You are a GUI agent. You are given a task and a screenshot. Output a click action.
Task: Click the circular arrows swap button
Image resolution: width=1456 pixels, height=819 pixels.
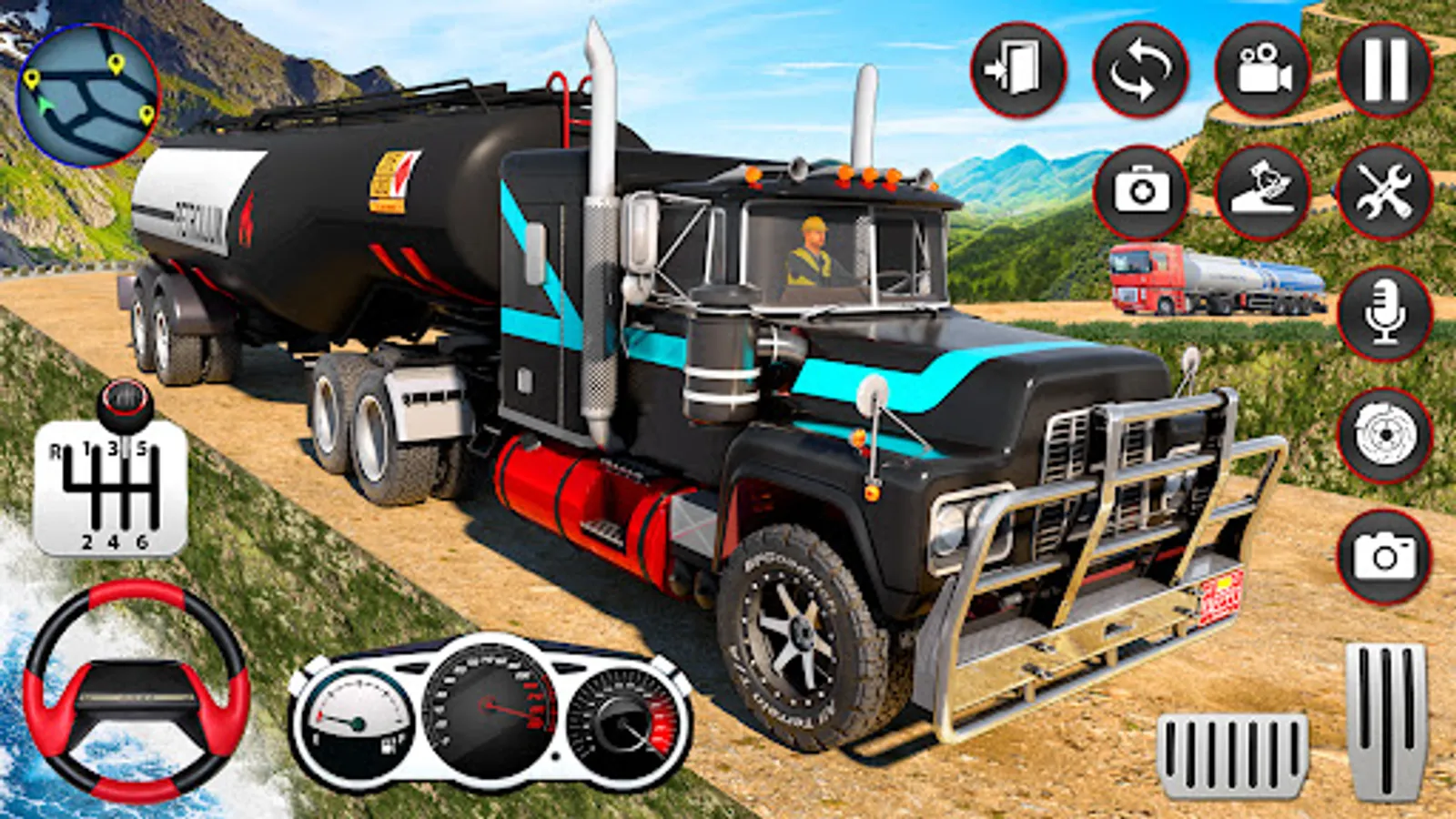click(x=1140, y=70)
